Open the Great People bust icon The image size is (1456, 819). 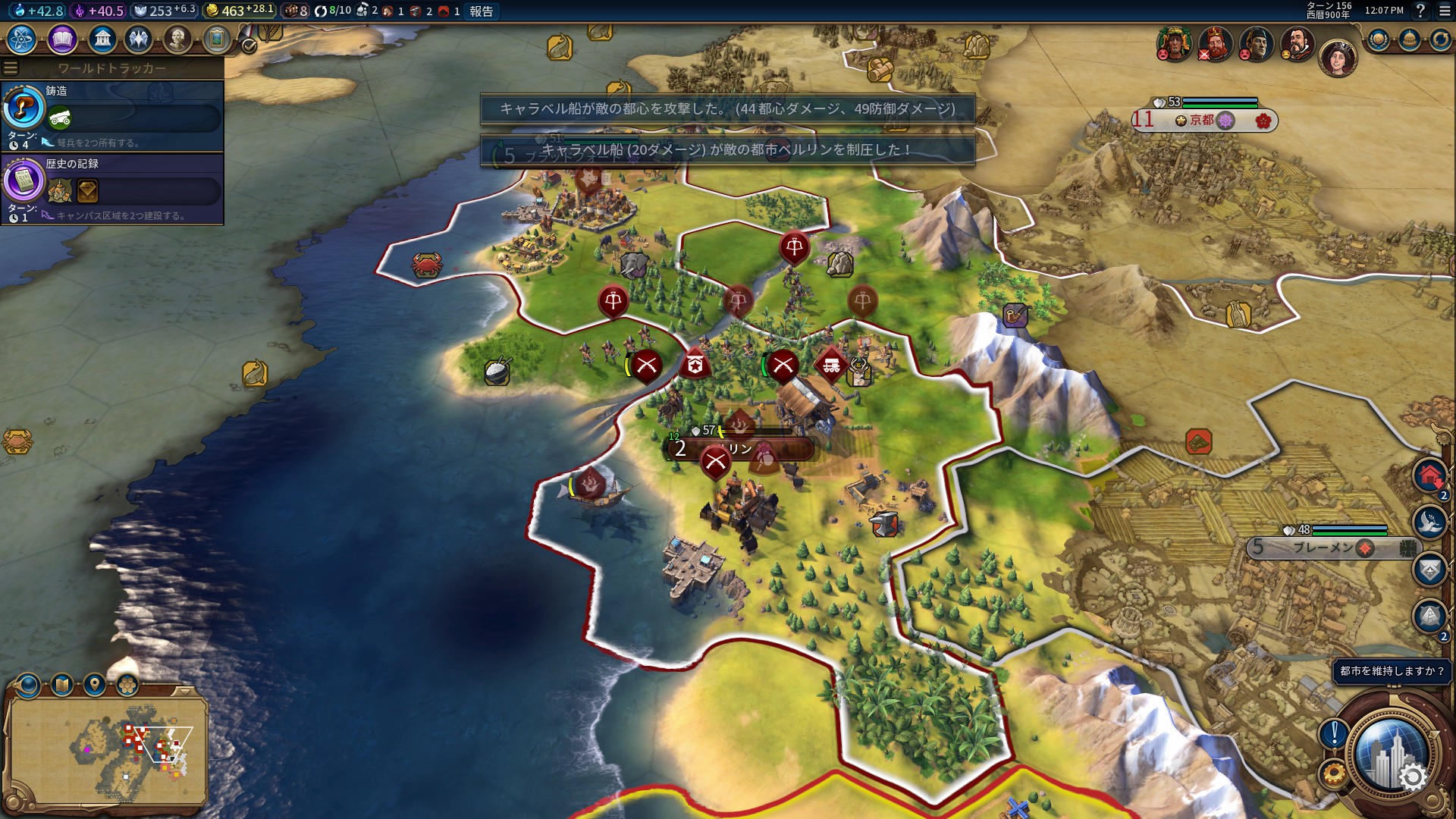[x=177, y=39]
